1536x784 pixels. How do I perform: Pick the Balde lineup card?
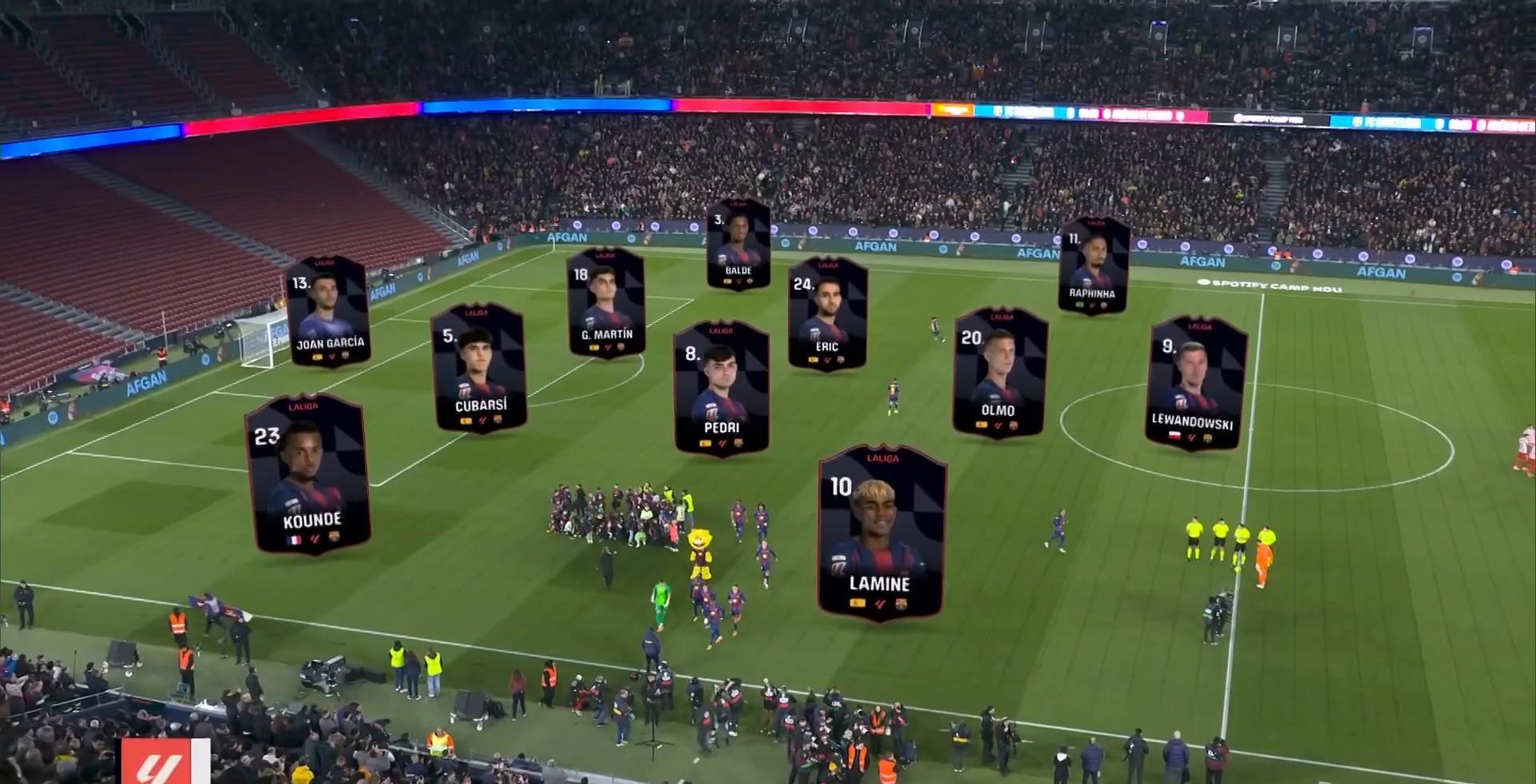point(738,243)
